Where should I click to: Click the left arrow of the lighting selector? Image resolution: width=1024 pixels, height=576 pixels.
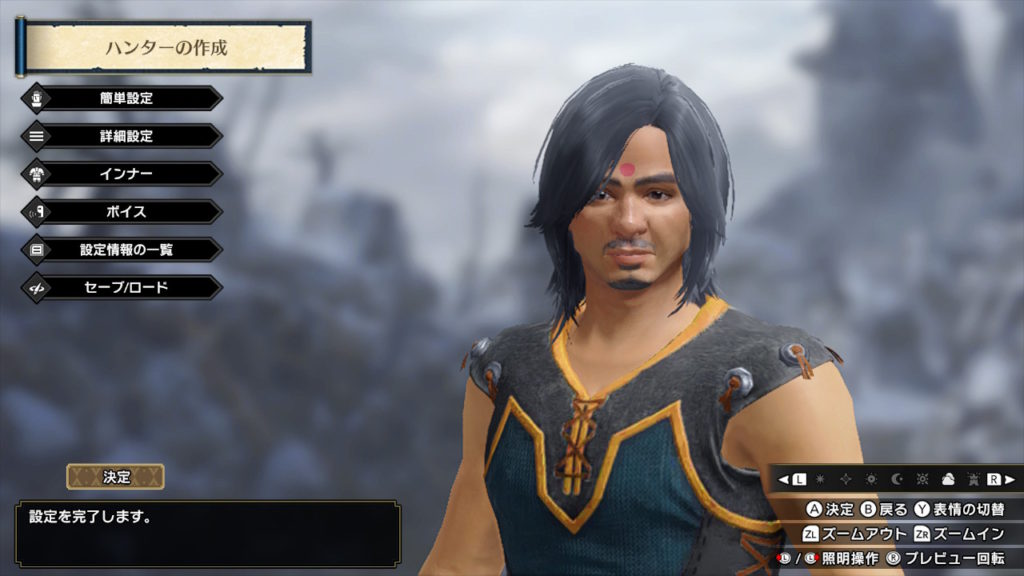(784, 479)
